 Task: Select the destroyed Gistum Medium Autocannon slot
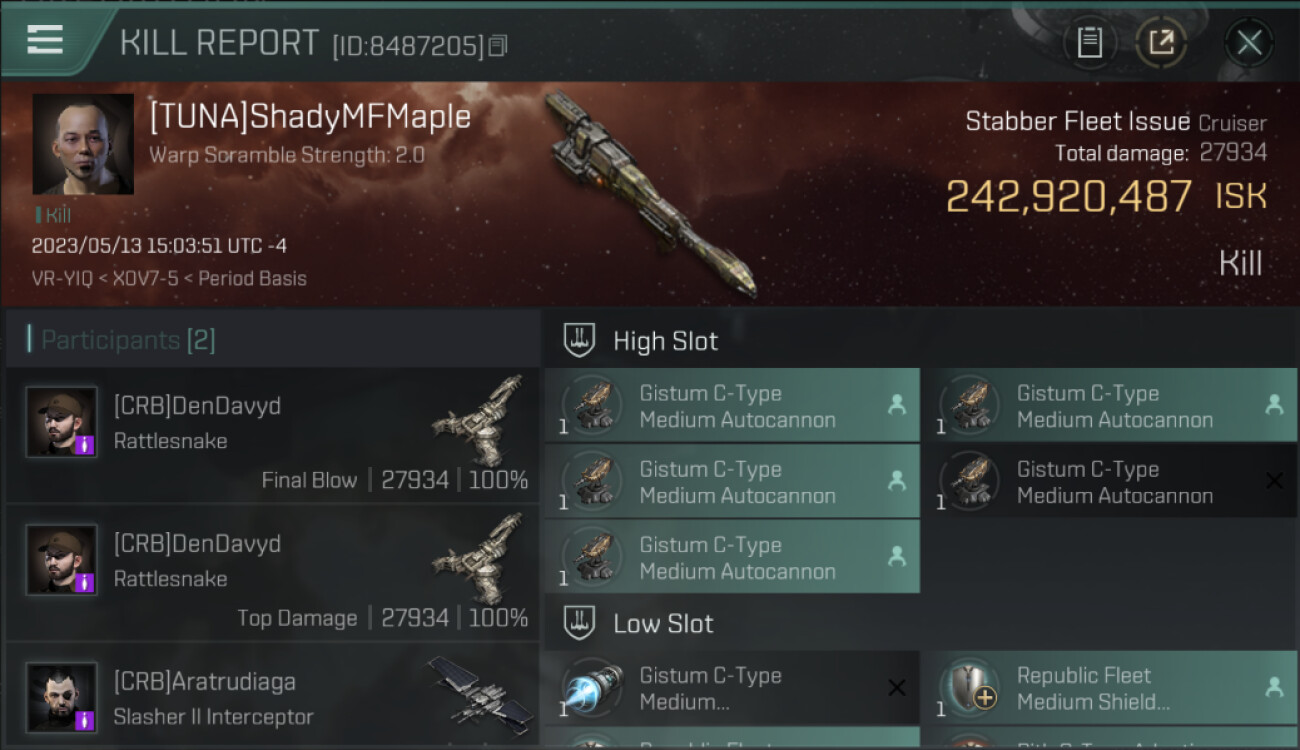click(1108, 482)
